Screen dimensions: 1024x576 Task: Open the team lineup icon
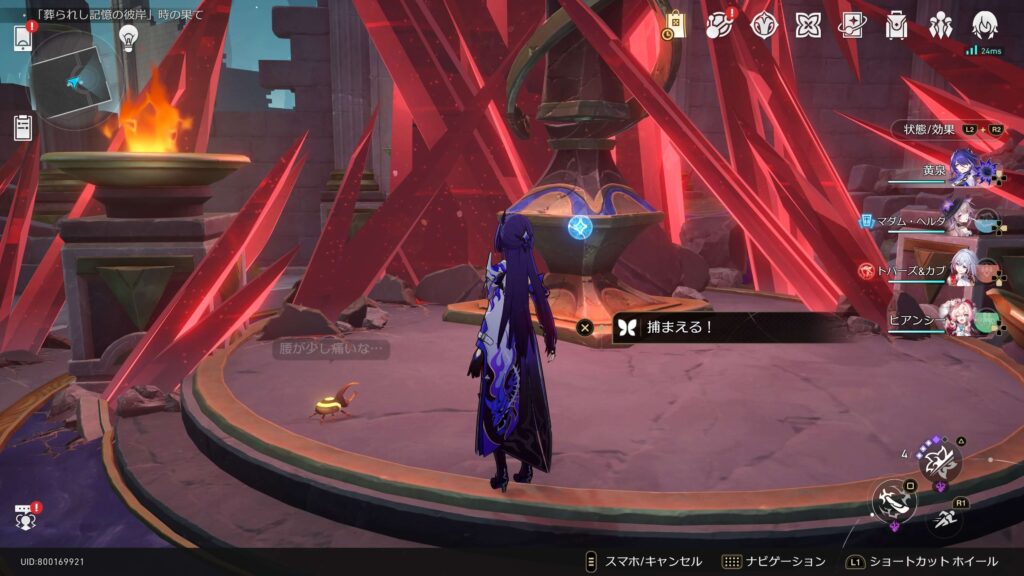point(940,25)
